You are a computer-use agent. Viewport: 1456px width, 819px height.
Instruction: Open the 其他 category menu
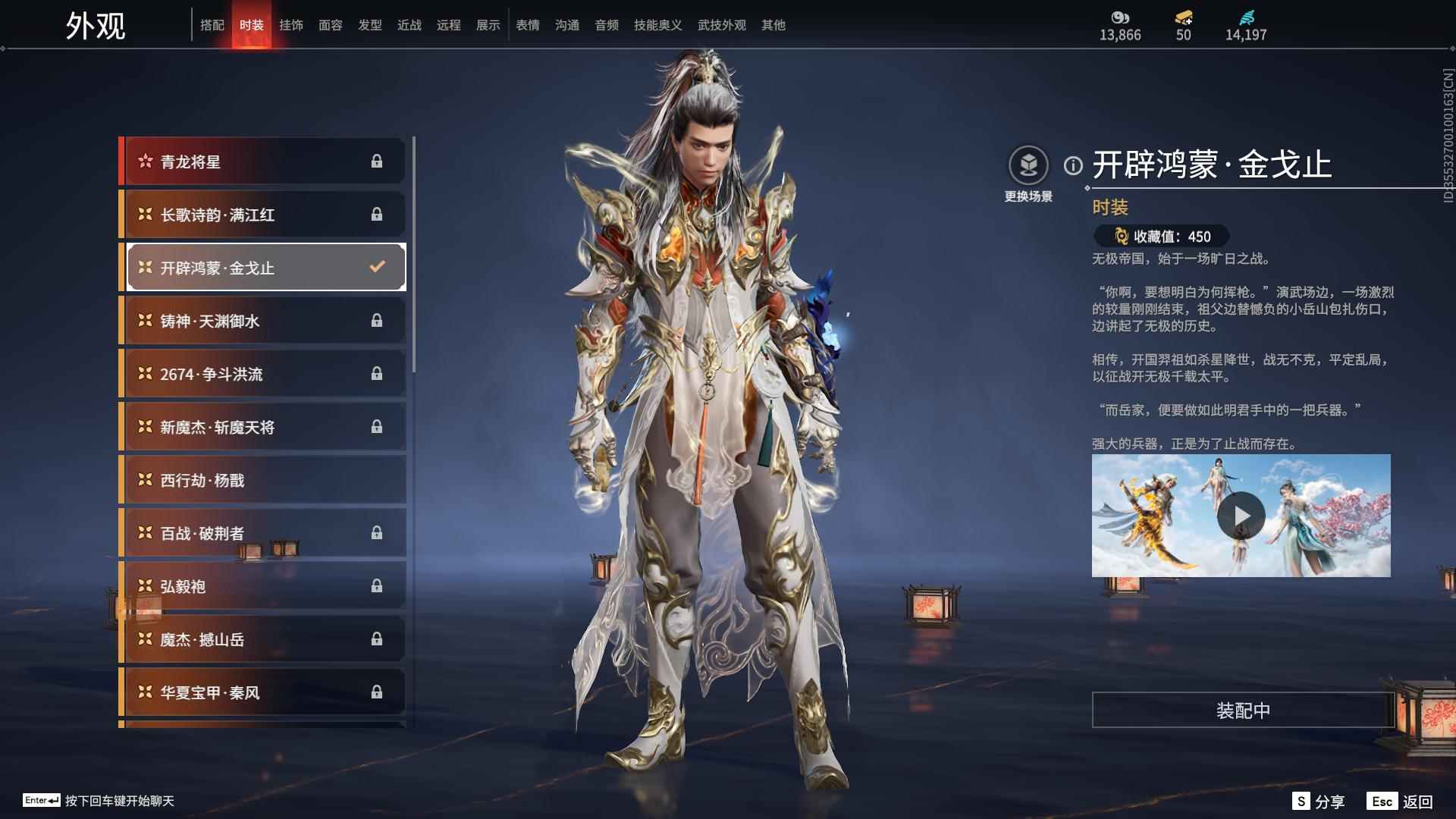(773, 24)
